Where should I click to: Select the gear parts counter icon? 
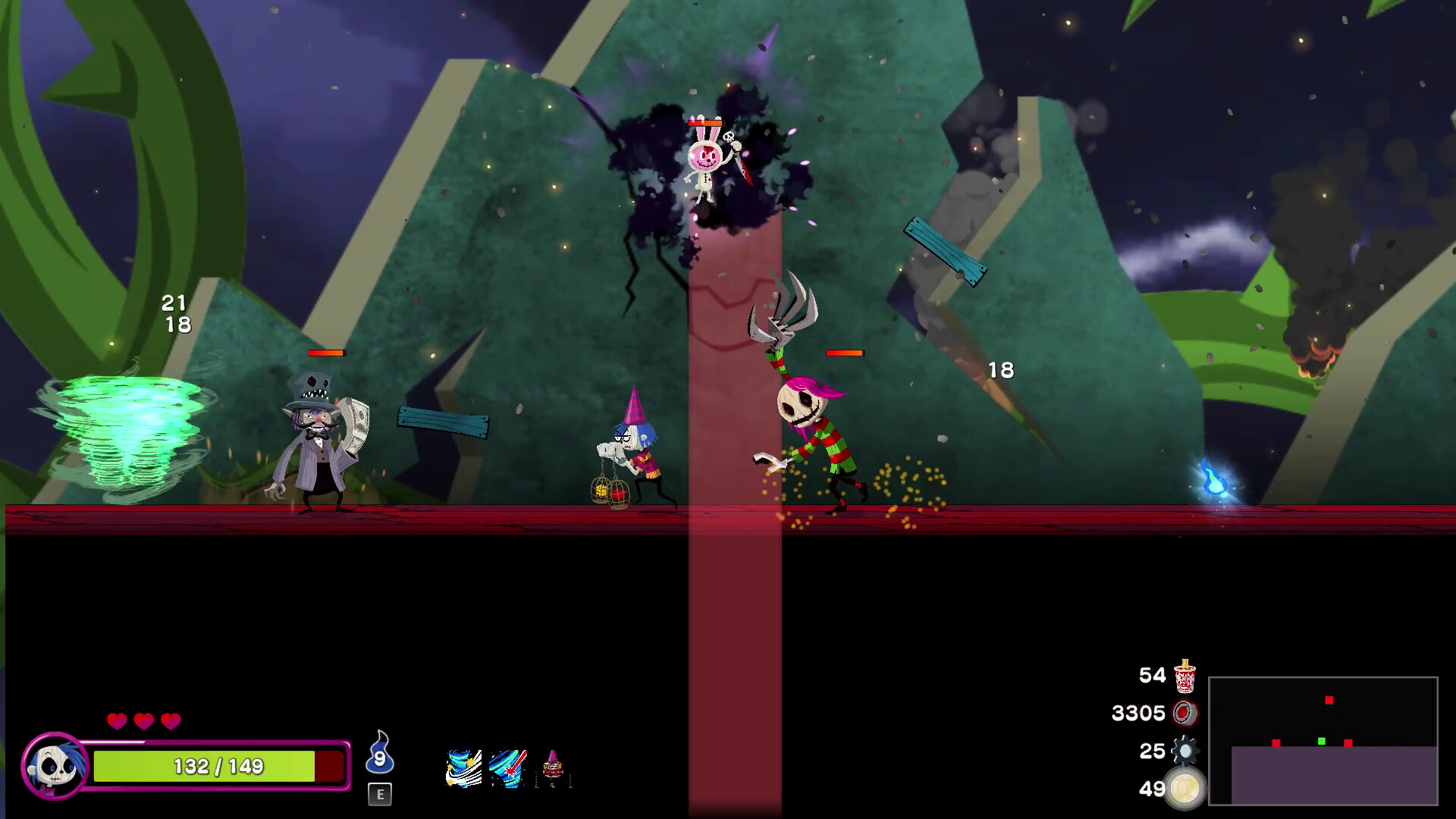[x=1184, y=751]
